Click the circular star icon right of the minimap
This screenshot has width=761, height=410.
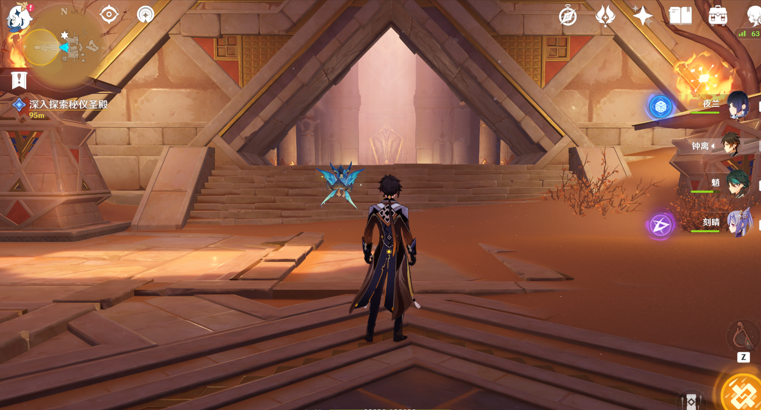(x=146, y=14)
